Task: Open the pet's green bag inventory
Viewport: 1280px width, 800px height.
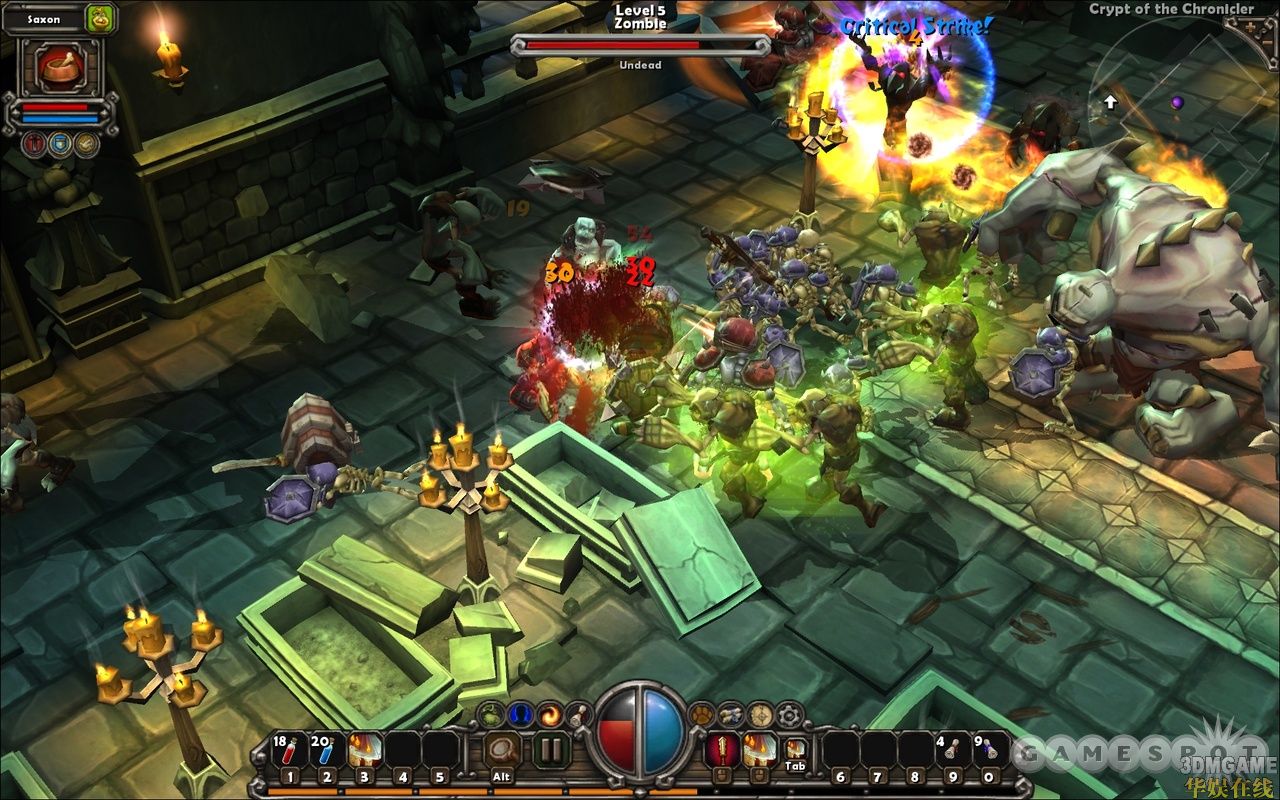Action: click(x=100, y=18)
